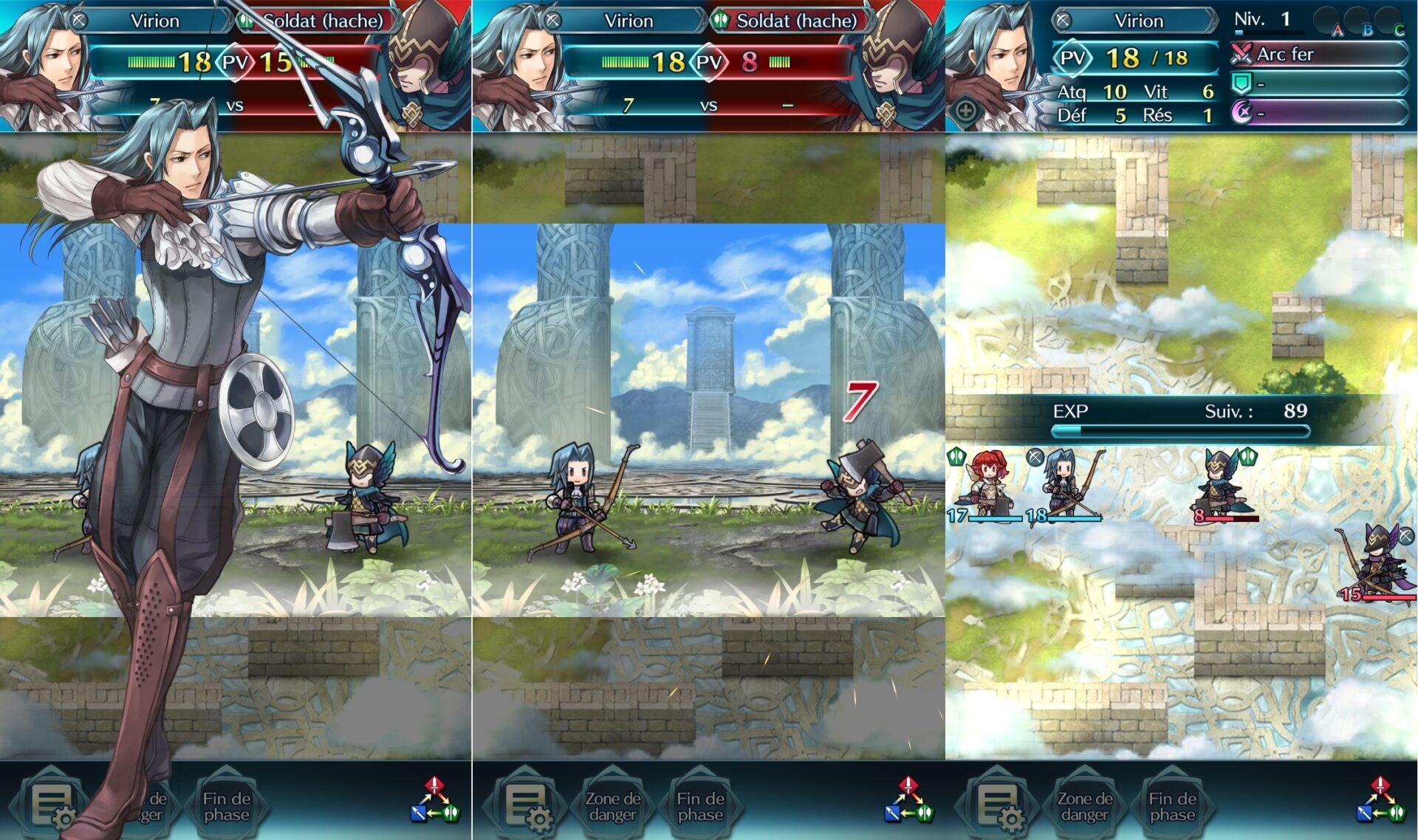Expand Virion's details with the plus icon

click(966, 111)
